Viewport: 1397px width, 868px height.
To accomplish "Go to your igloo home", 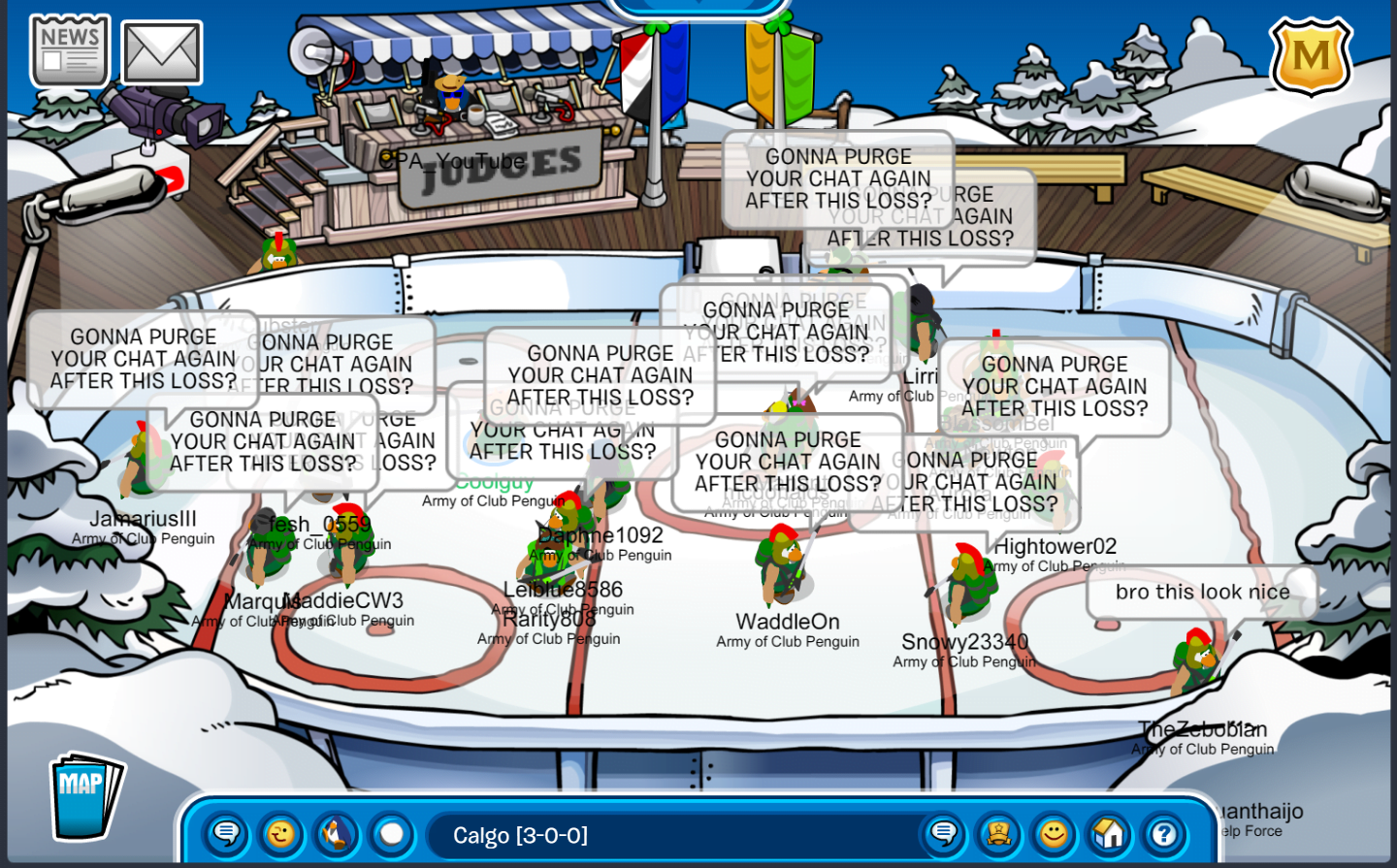I will (x=1109, y=834).
